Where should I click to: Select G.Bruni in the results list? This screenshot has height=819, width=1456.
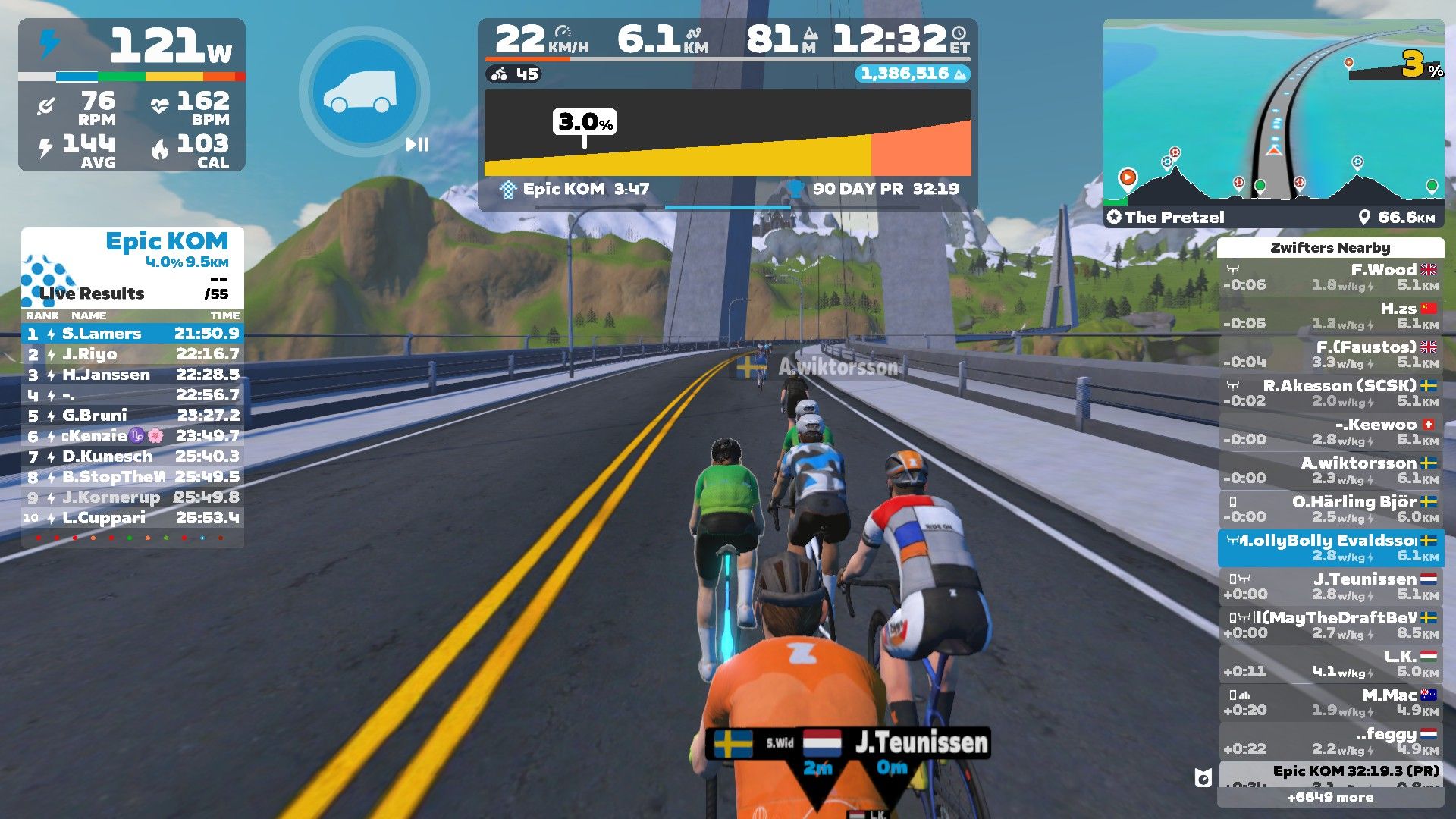(133, 416)
